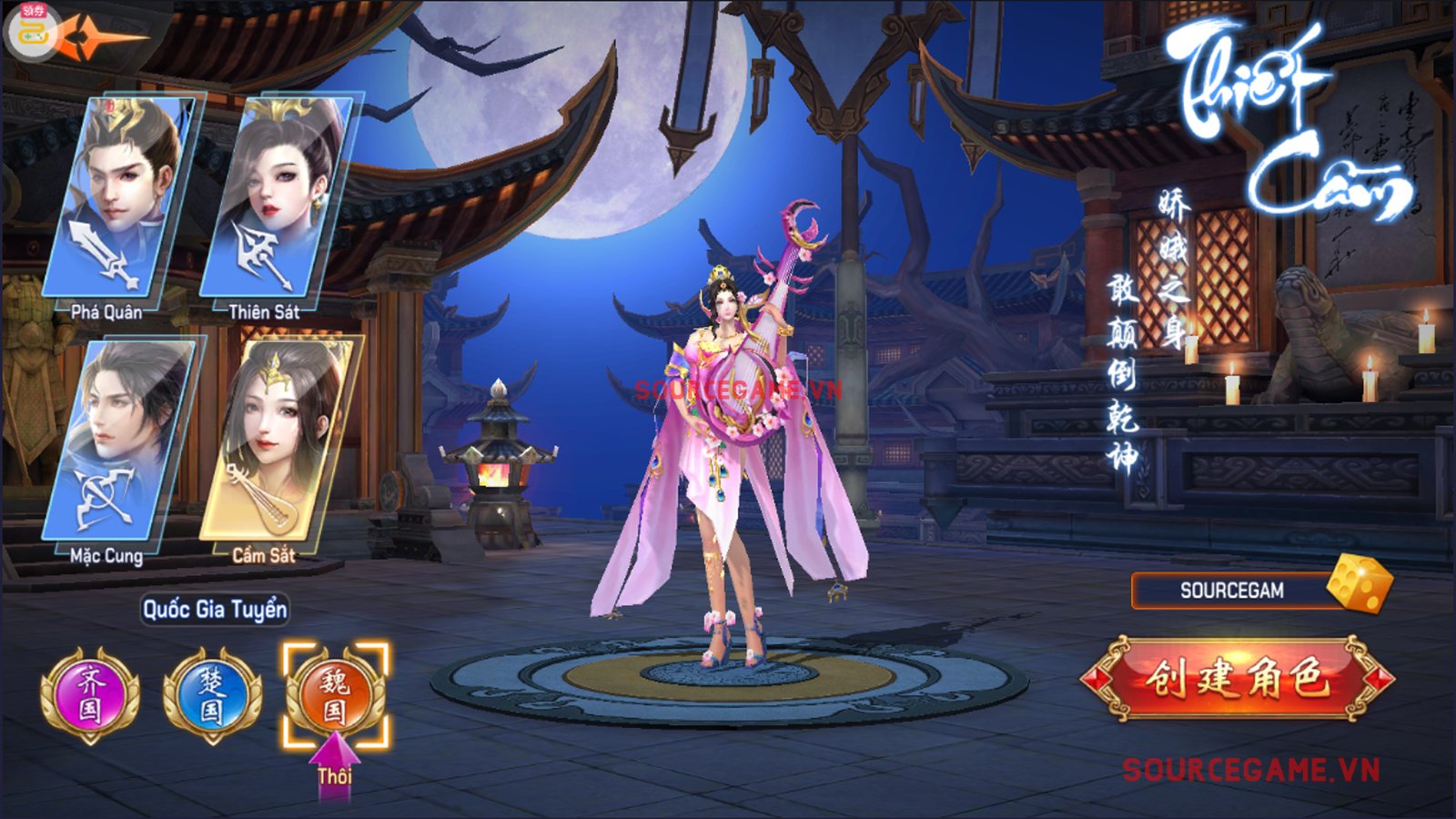1456x819 pixels.
Task: Click the red 创建角色 create character button
Action: [x=1238, y=680]
